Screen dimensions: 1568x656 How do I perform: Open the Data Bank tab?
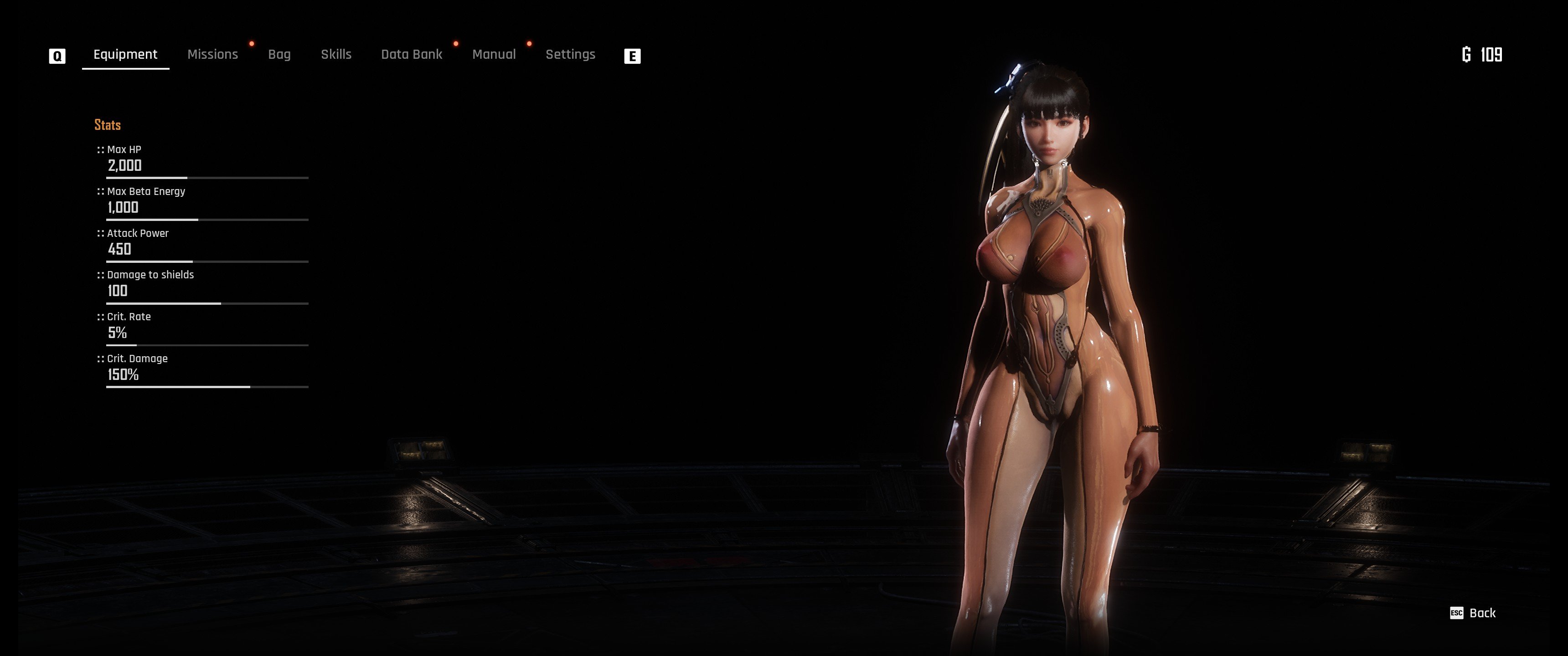412,55
